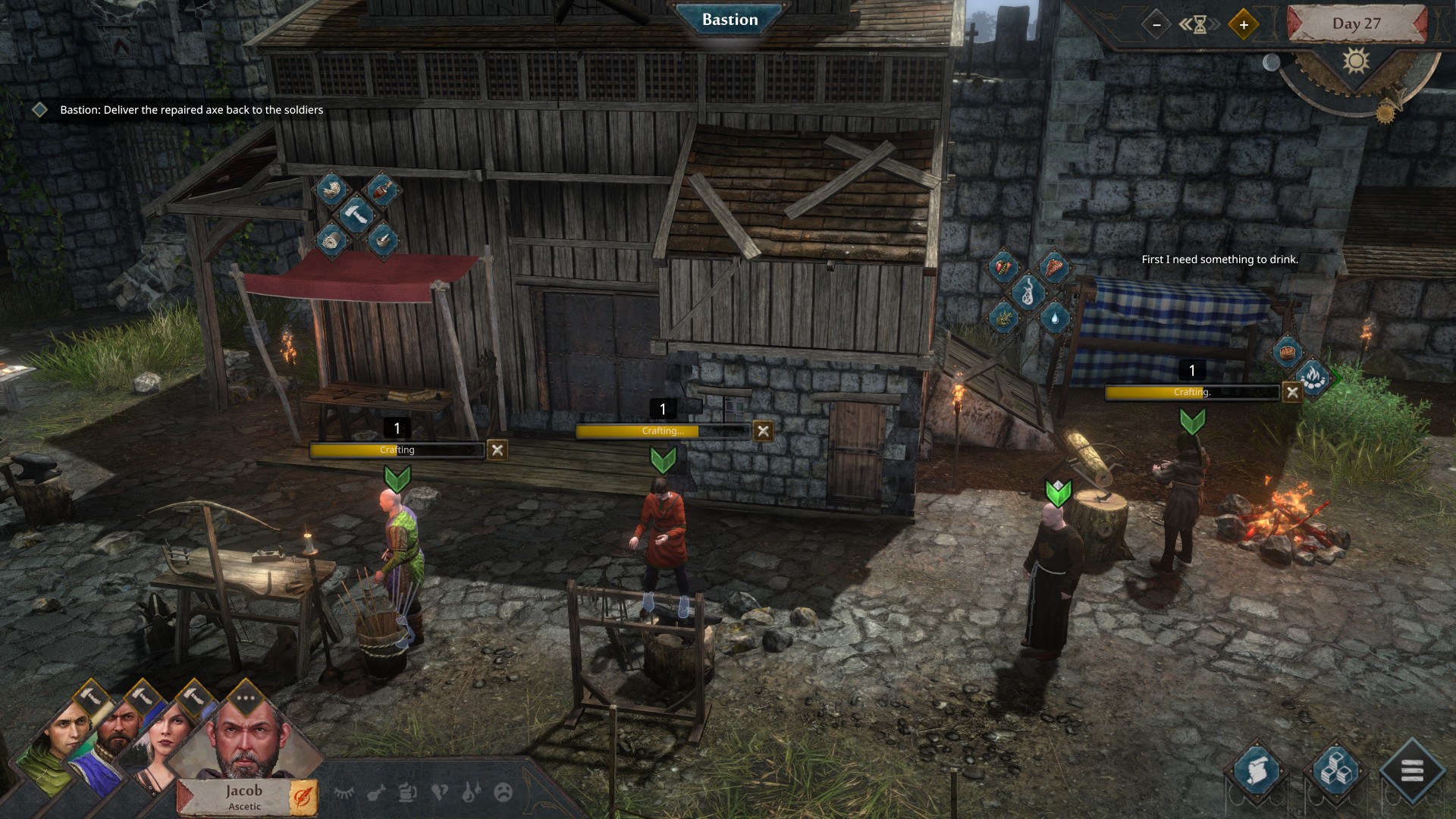
Task: Cancel the red-robed character's crafting
Action: click(763, 431)
